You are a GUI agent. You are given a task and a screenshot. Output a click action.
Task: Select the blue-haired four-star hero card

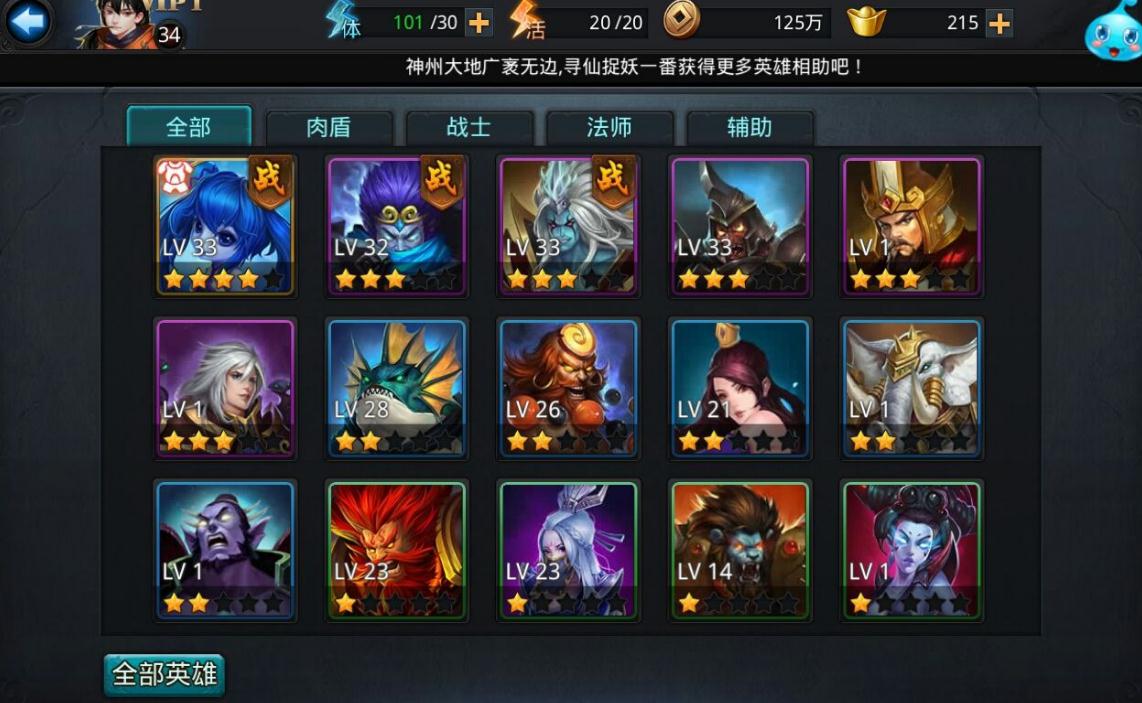point(225,226)
